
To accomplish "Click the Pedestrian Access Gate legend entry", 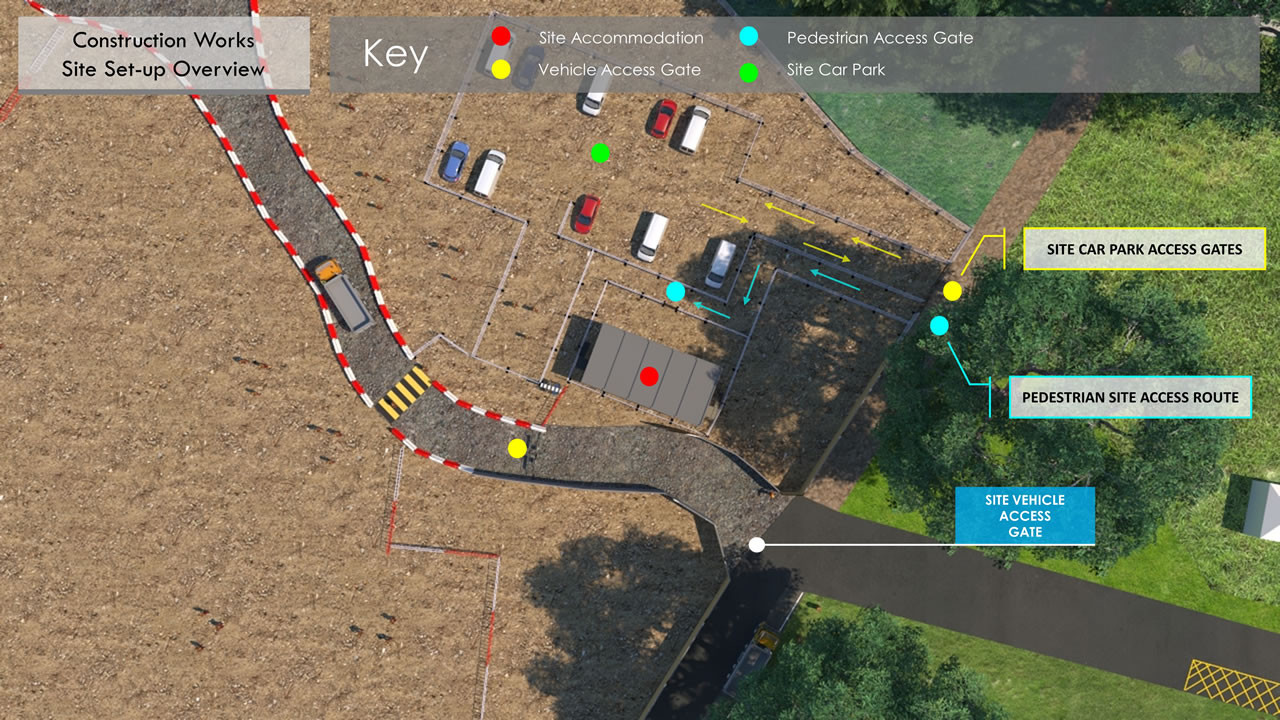I will tap(879, 38).
